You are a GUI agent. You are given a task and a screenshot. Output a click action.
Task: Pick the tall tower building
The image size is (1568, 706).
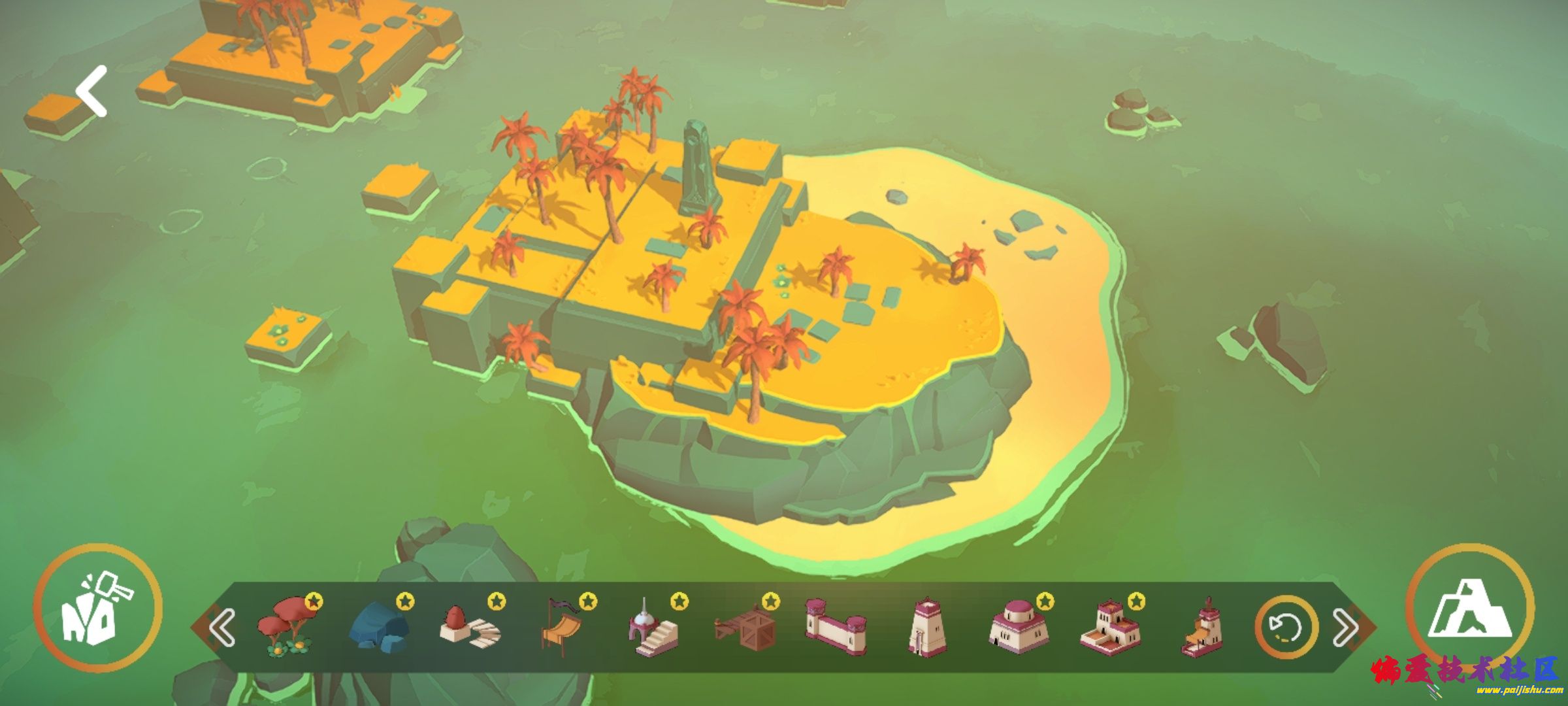pyautogui.click(x=927, y=626)
